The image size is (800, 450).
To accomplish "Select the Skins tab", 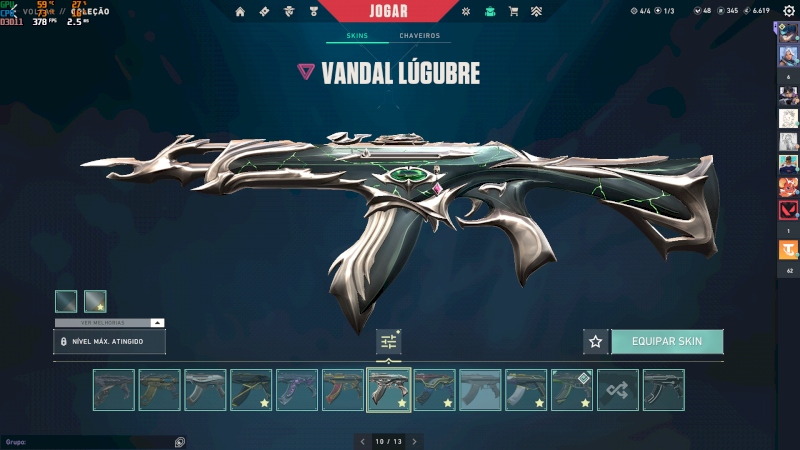I will pyautogui.click(x=357, y=36).
